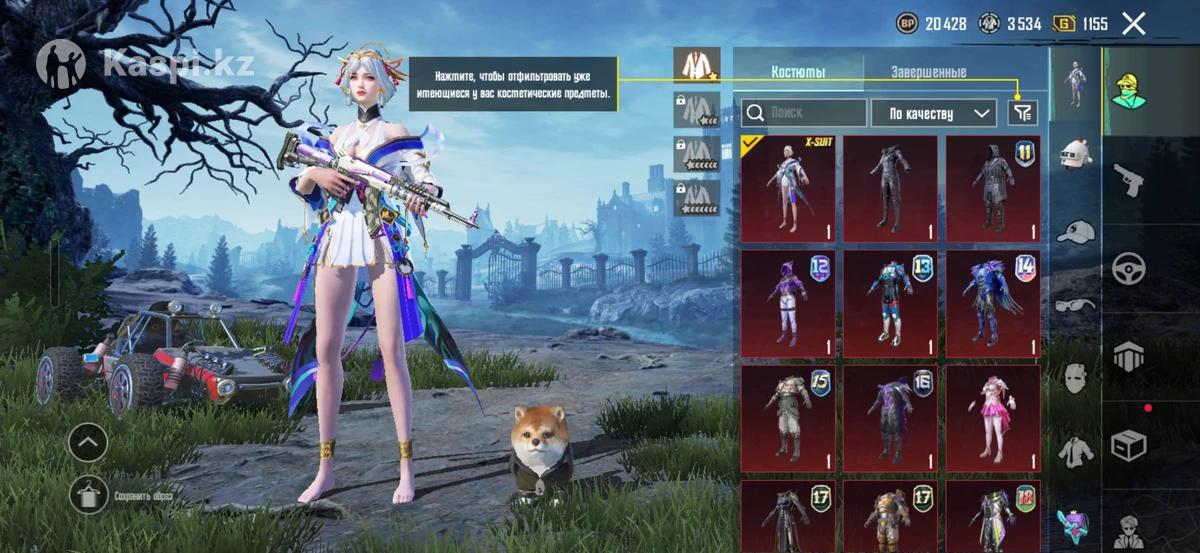1200x553 pixels.
Task: Open the Завершенные tab
Action: tap(928, 73)
